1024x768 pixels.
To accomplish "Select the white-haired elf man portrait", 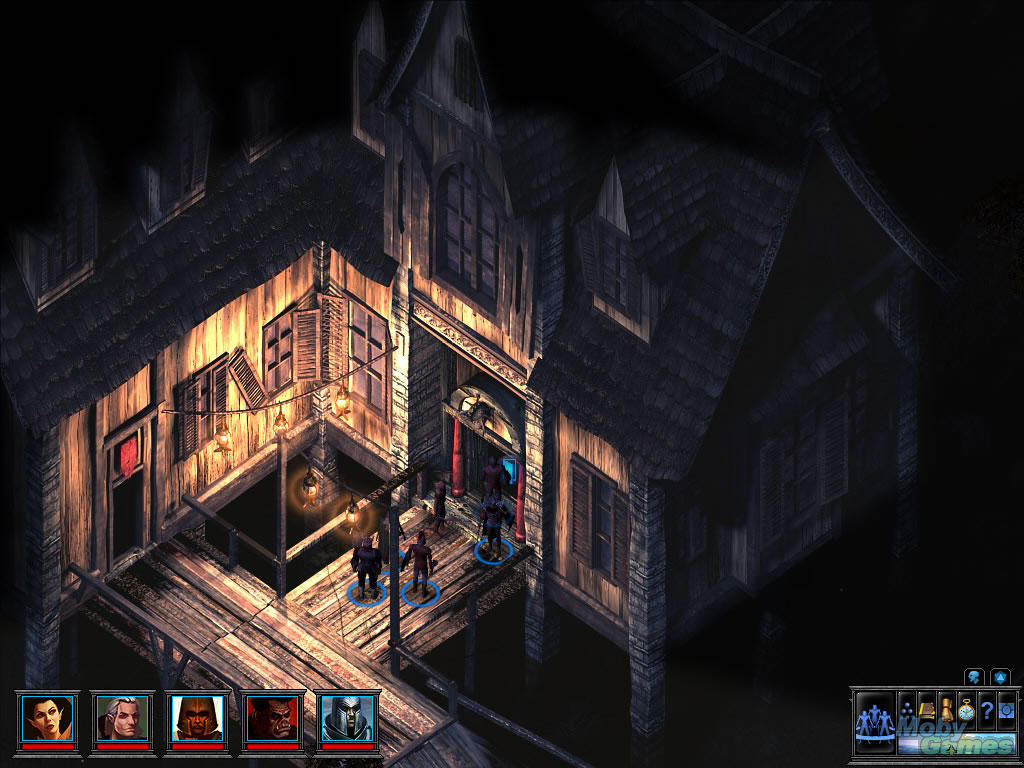I will pyautogui.click(x=123, y=716).
